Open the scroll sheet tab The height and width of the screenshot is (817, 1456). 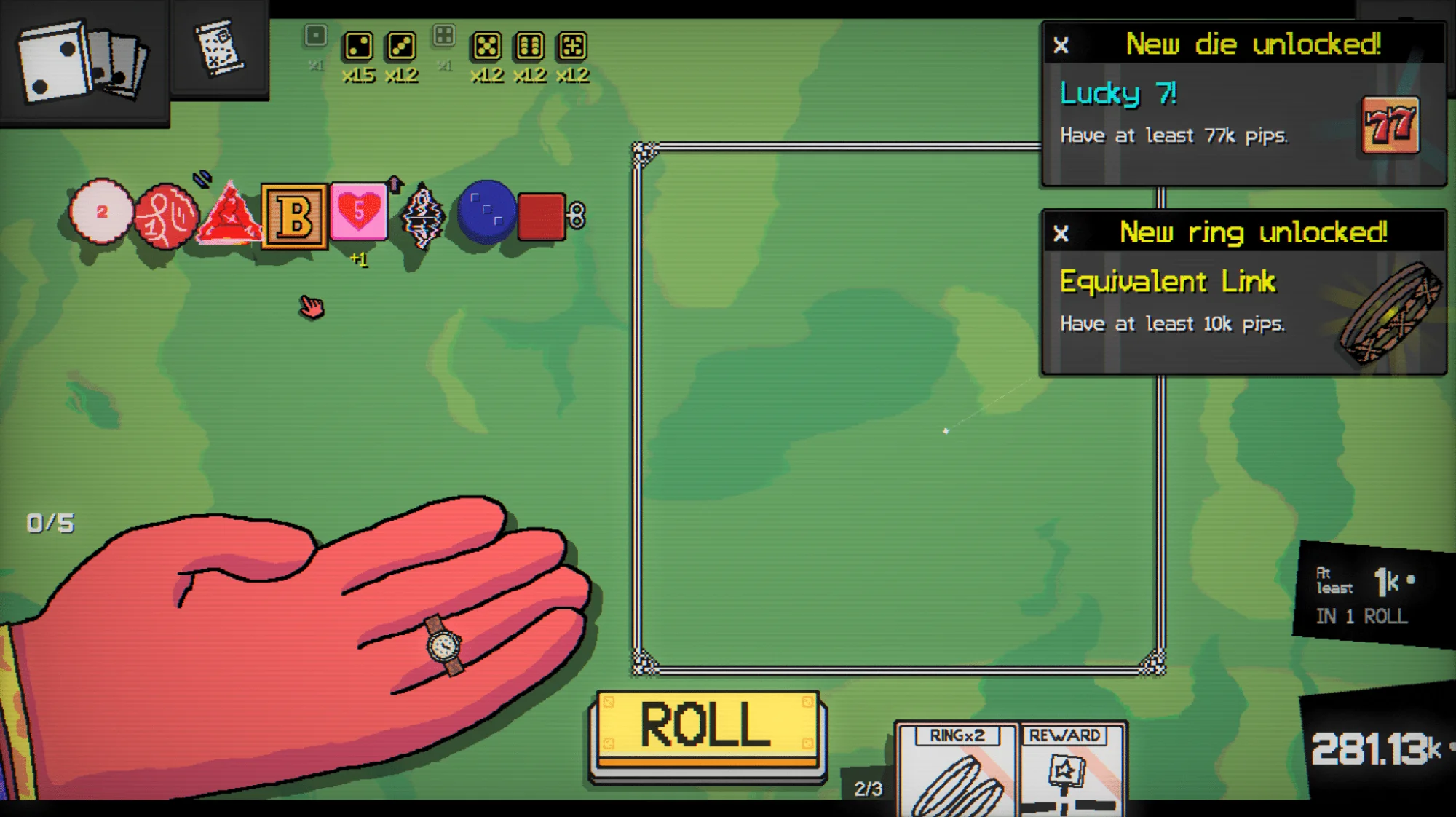pyautogui.click(x=219, y=49)
